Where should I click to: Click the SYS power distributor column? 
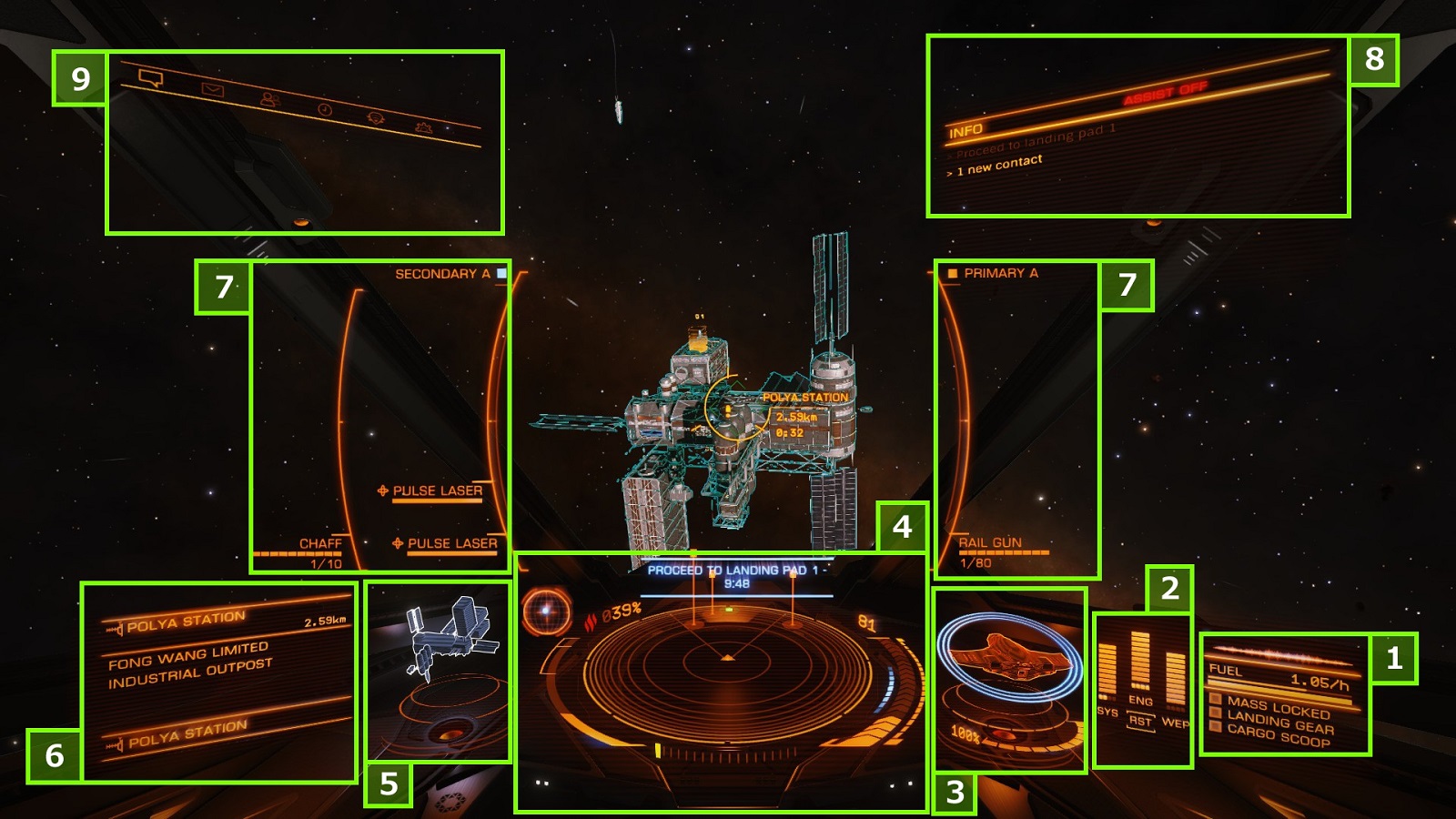(x=1107, y=672)
